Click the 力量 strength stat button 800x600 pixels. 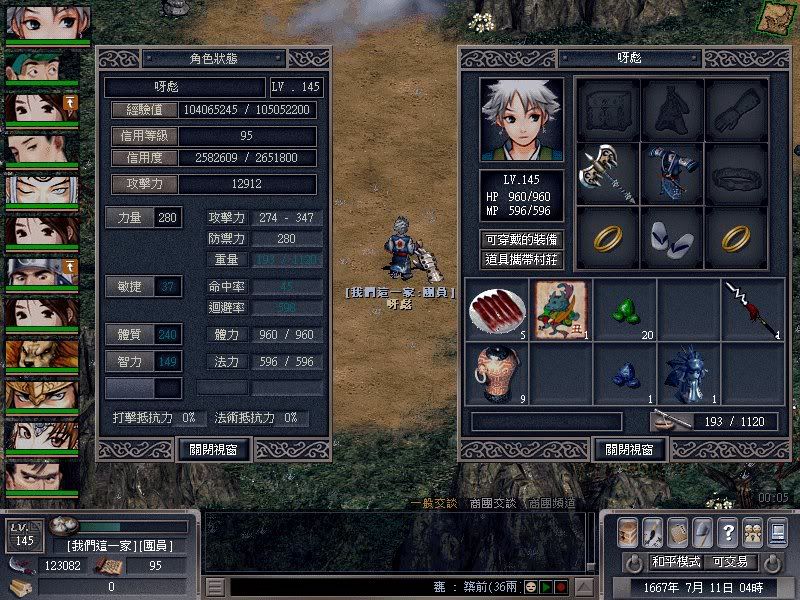click(x=129, y=217)
